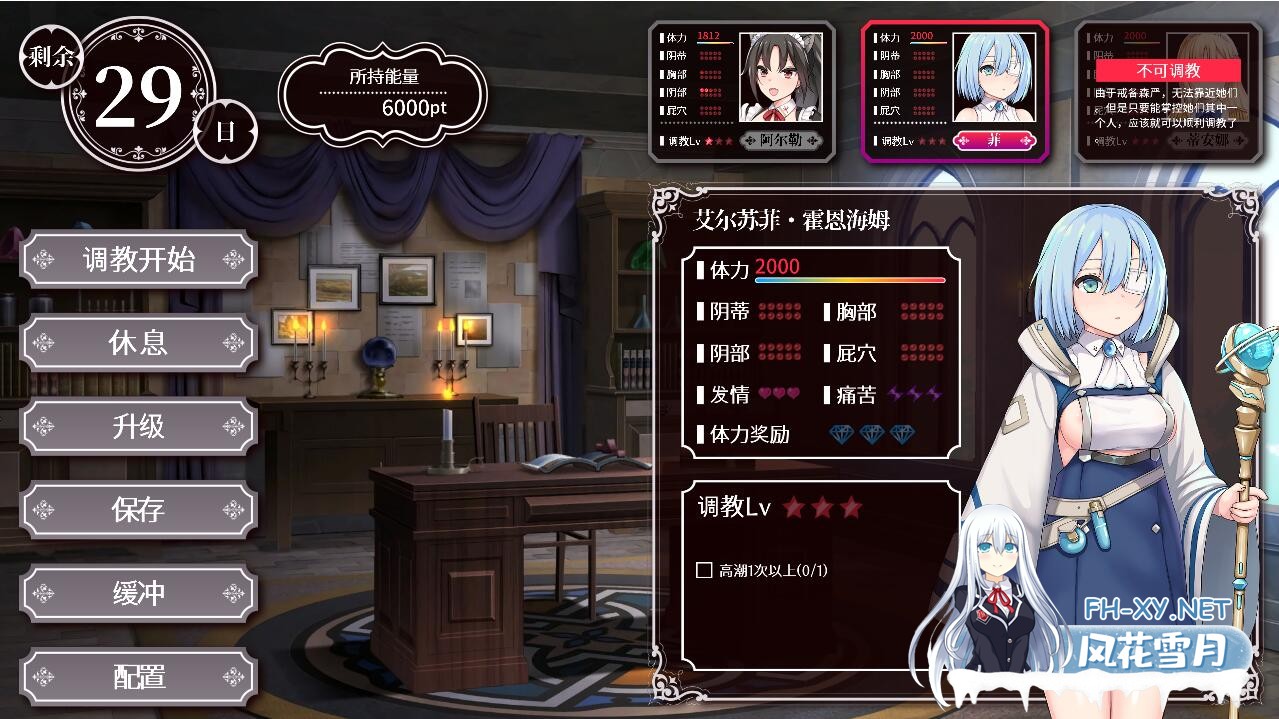This screenshot has height=719, width=1279.
Task: Select 保存 to save the game
Action: click(x=138, y=510)
